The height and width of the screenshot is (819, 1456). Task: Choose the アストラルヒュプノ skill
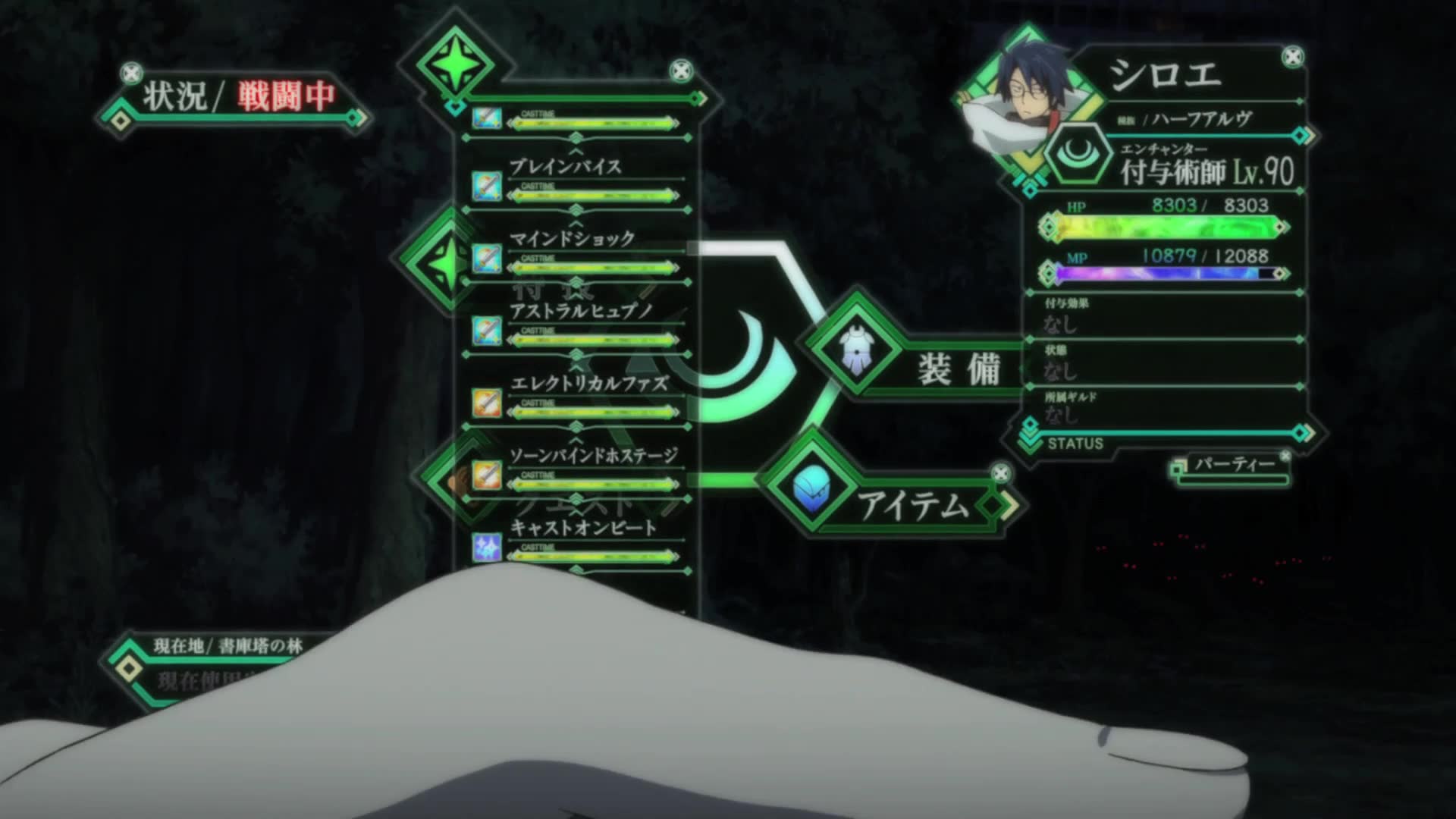[581, 312]
